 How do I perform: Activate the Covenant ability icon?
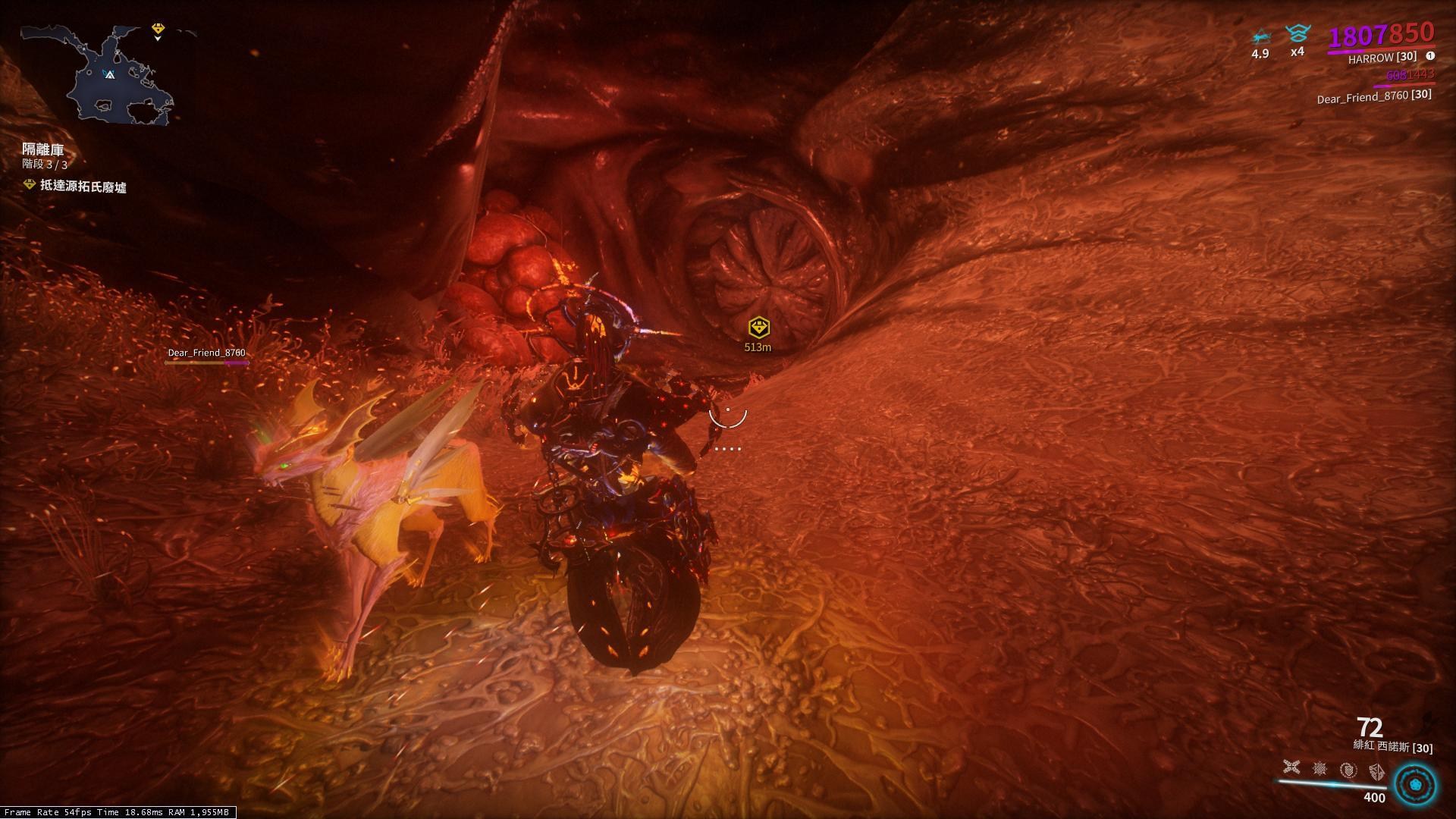coord(1376,772)
